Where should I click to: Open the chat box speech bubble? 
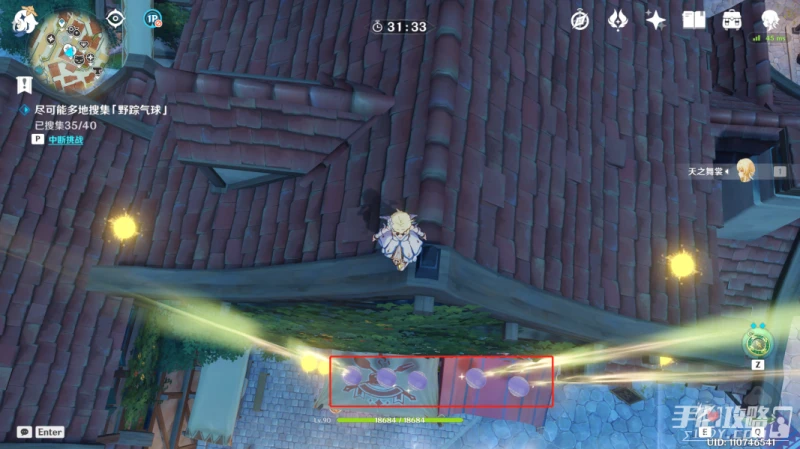coord(24,432)
